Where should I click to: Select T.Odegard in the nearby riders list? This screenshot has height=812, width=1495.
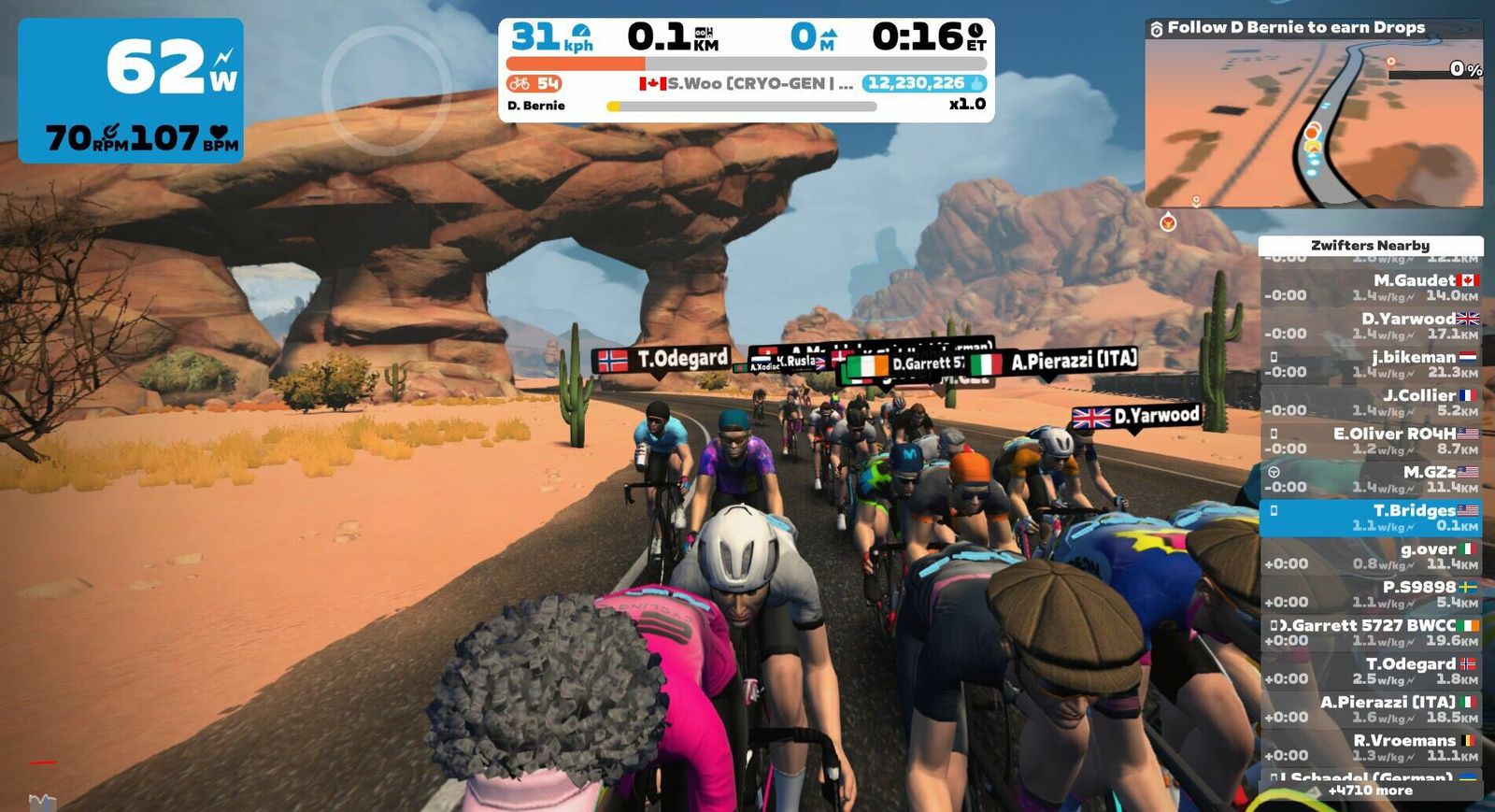click(x=1371, y=671)
